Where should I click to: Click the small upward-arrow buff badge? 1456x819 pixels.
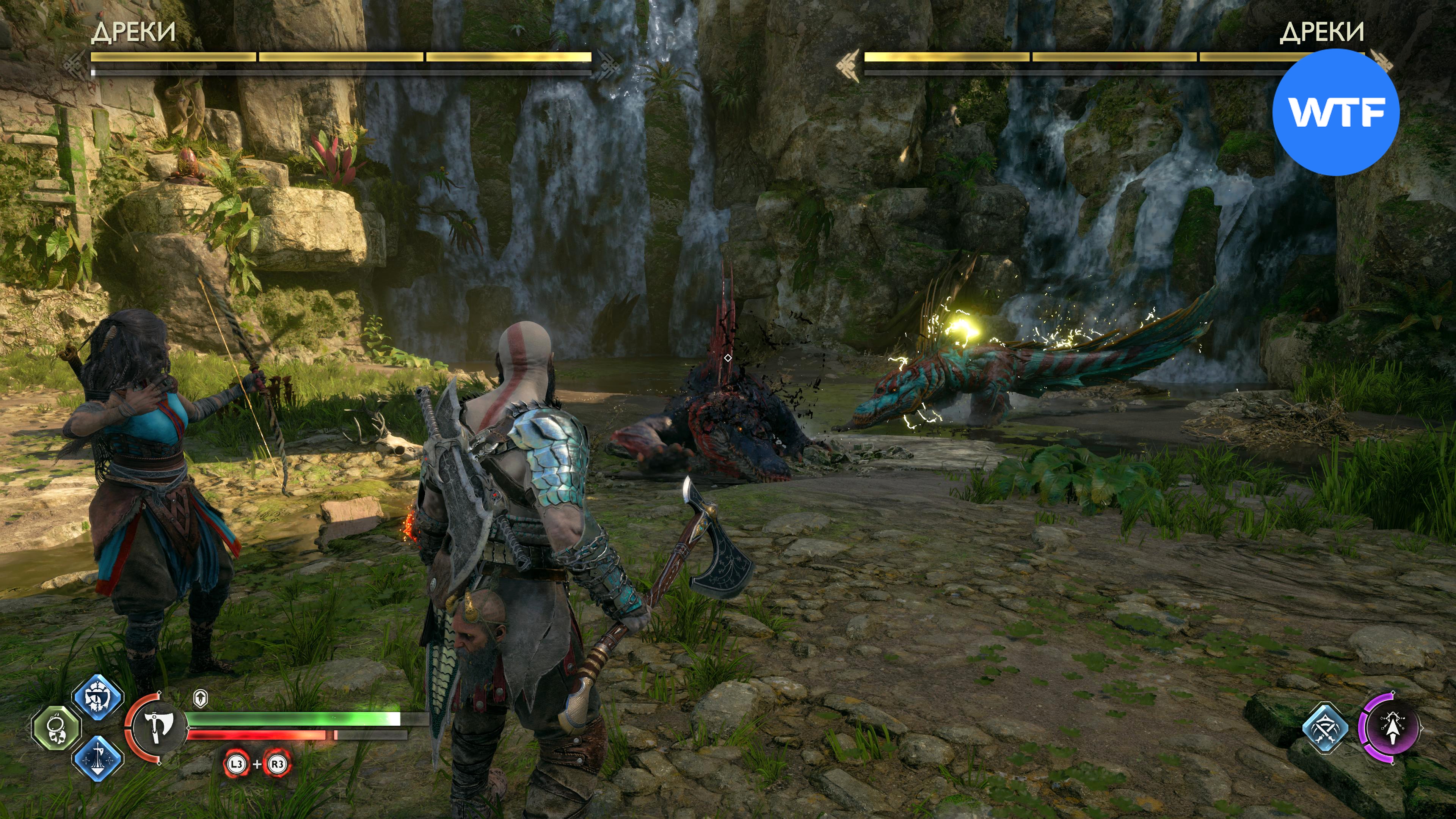coord(200,698)
